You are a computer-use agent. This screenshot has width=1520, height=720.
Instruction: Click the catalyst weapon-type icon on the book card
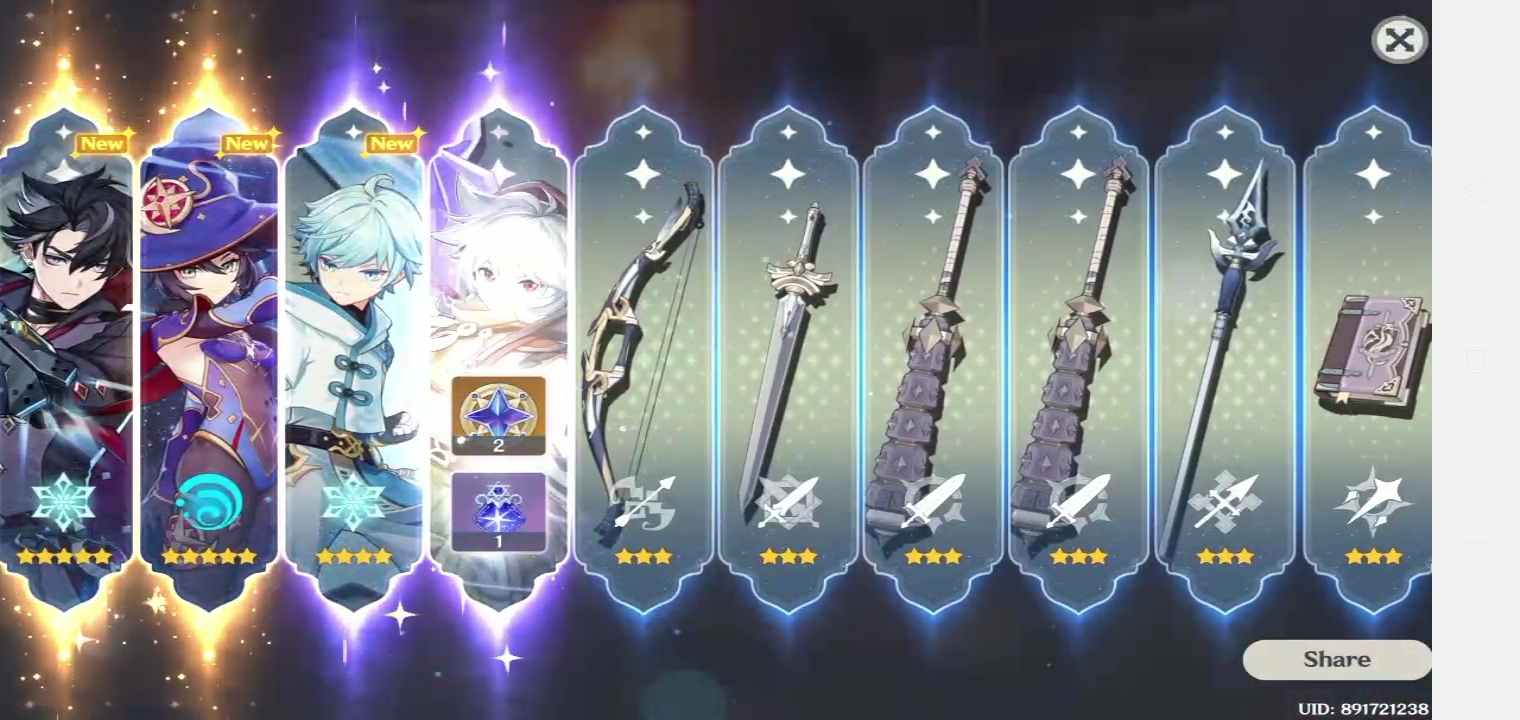tap(1372, 500)
